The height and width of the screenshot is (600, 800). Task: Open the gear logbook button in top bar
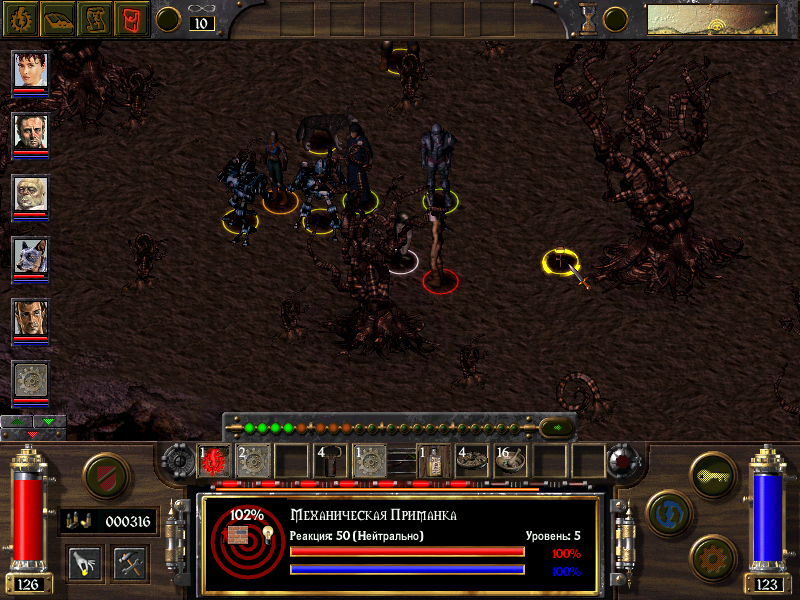click(x=22, y=18)
